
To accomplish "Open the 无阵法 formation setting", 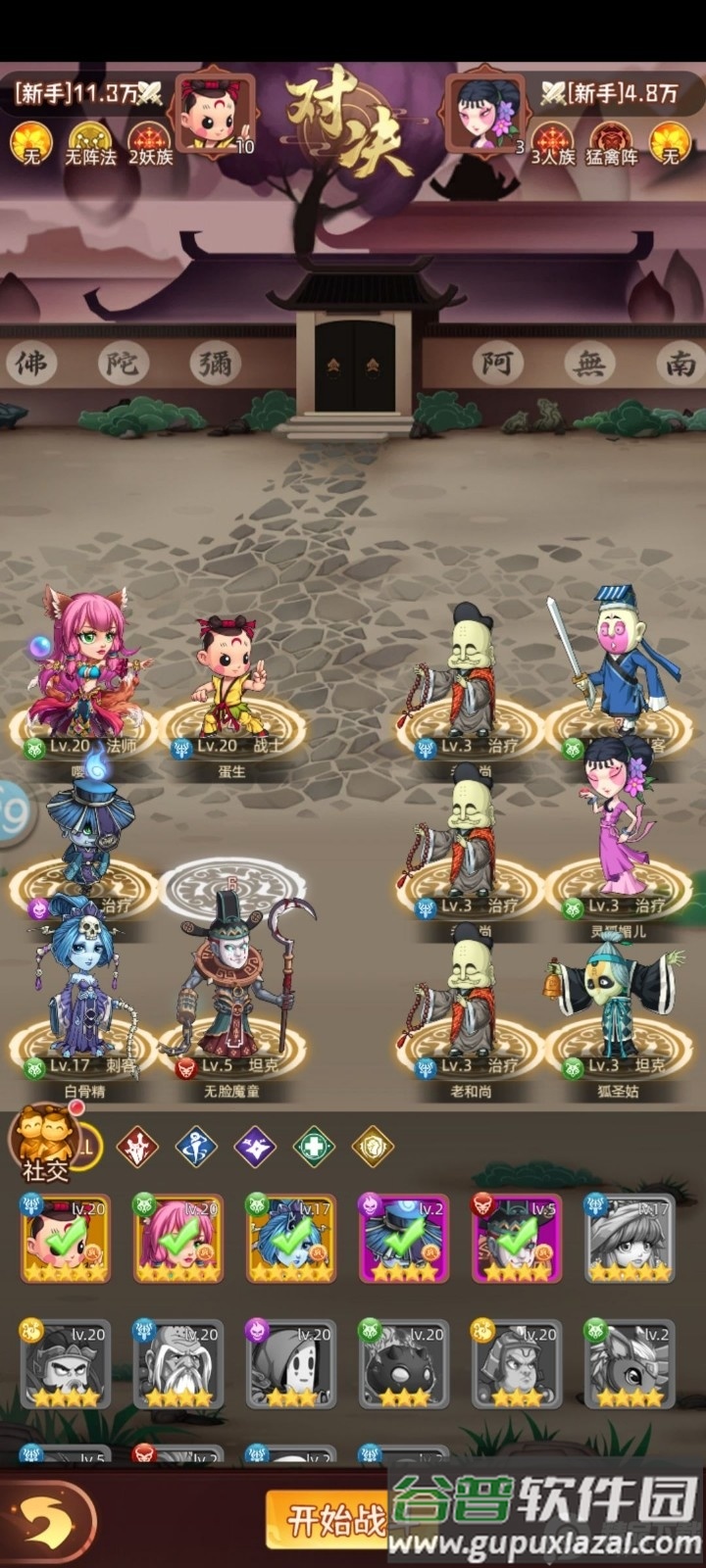I will (90, 142).
